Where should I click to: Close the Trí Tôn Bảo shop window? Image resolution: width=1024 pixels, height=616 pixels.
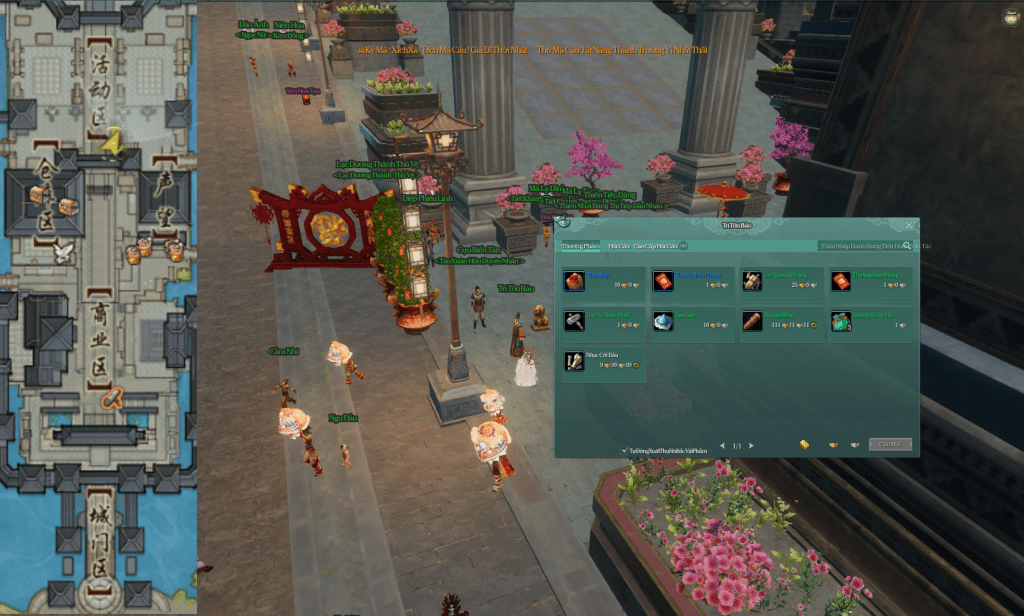point(909,226)
